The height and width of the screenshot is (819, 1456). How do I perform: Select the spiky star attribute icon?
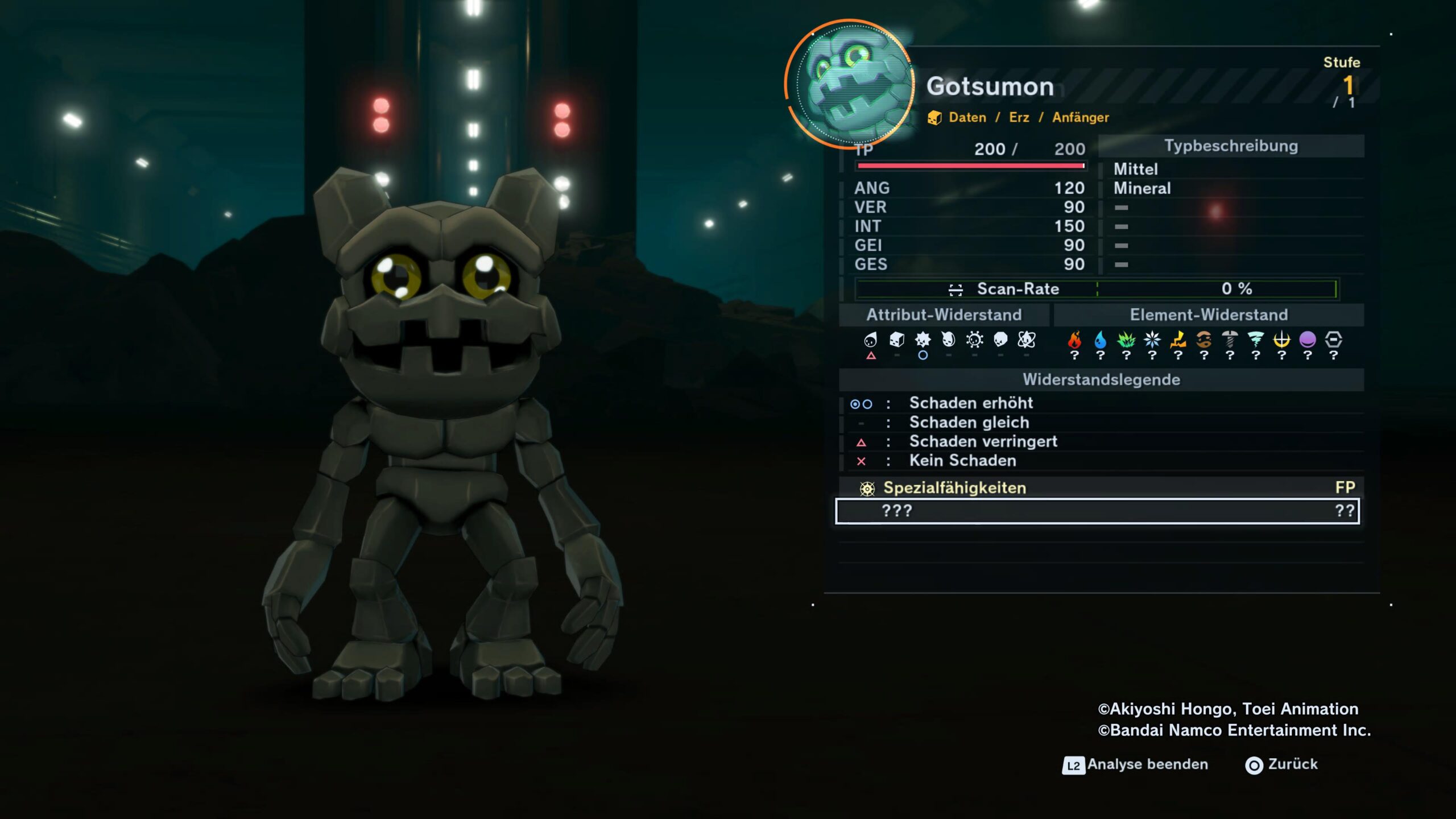923,340
